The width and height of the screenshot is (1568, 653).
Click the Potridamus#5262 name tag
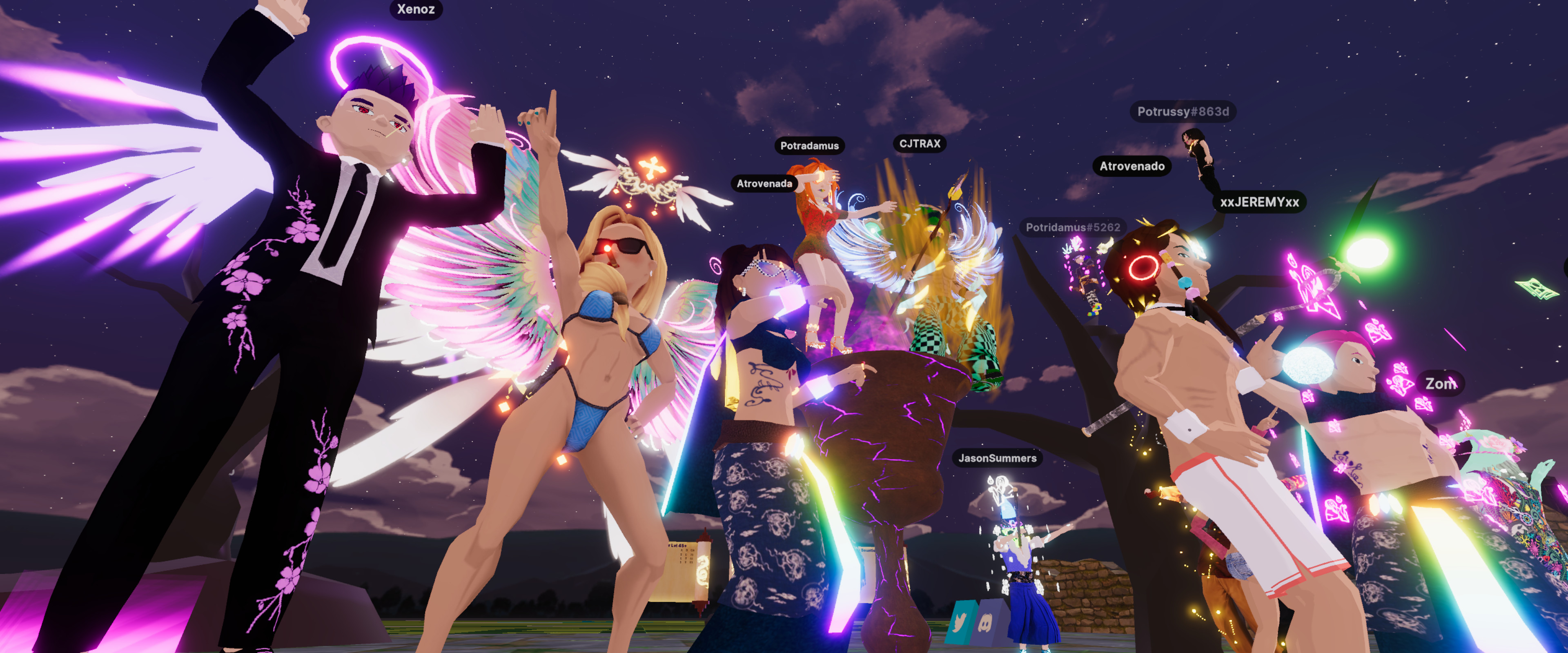point(1073,227)
